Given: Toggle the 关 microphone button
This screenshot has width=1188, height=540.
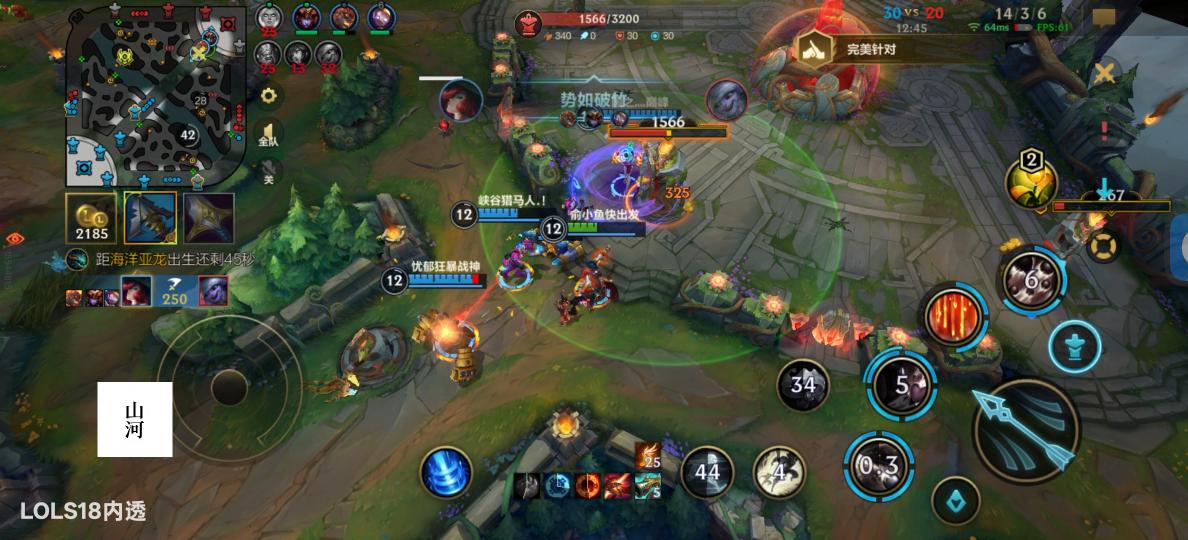Looking at the screenshot, I should [x=268, y=174].
